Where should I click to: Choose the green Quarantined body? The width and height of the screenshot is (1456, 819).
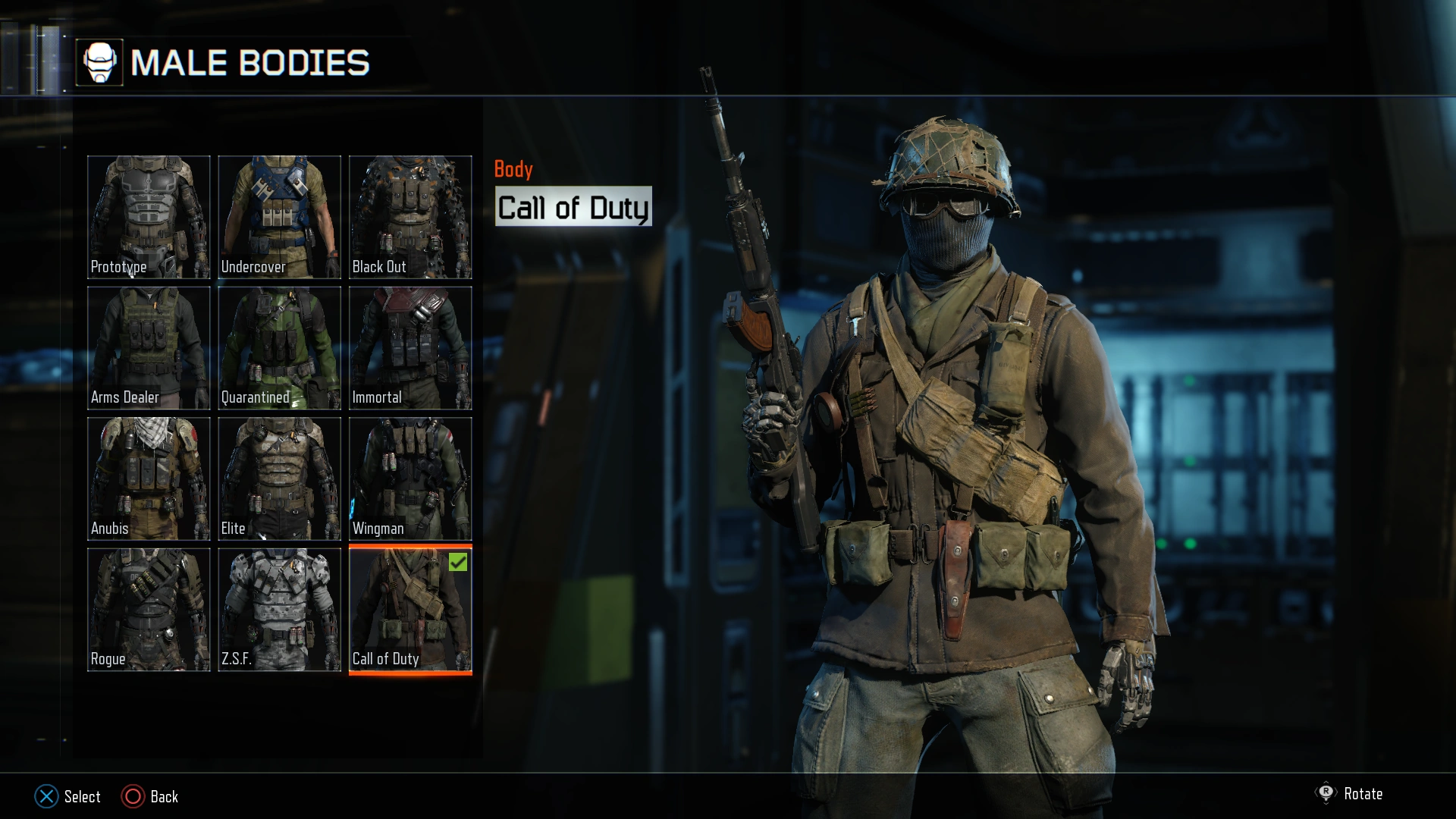click(279, 348)
